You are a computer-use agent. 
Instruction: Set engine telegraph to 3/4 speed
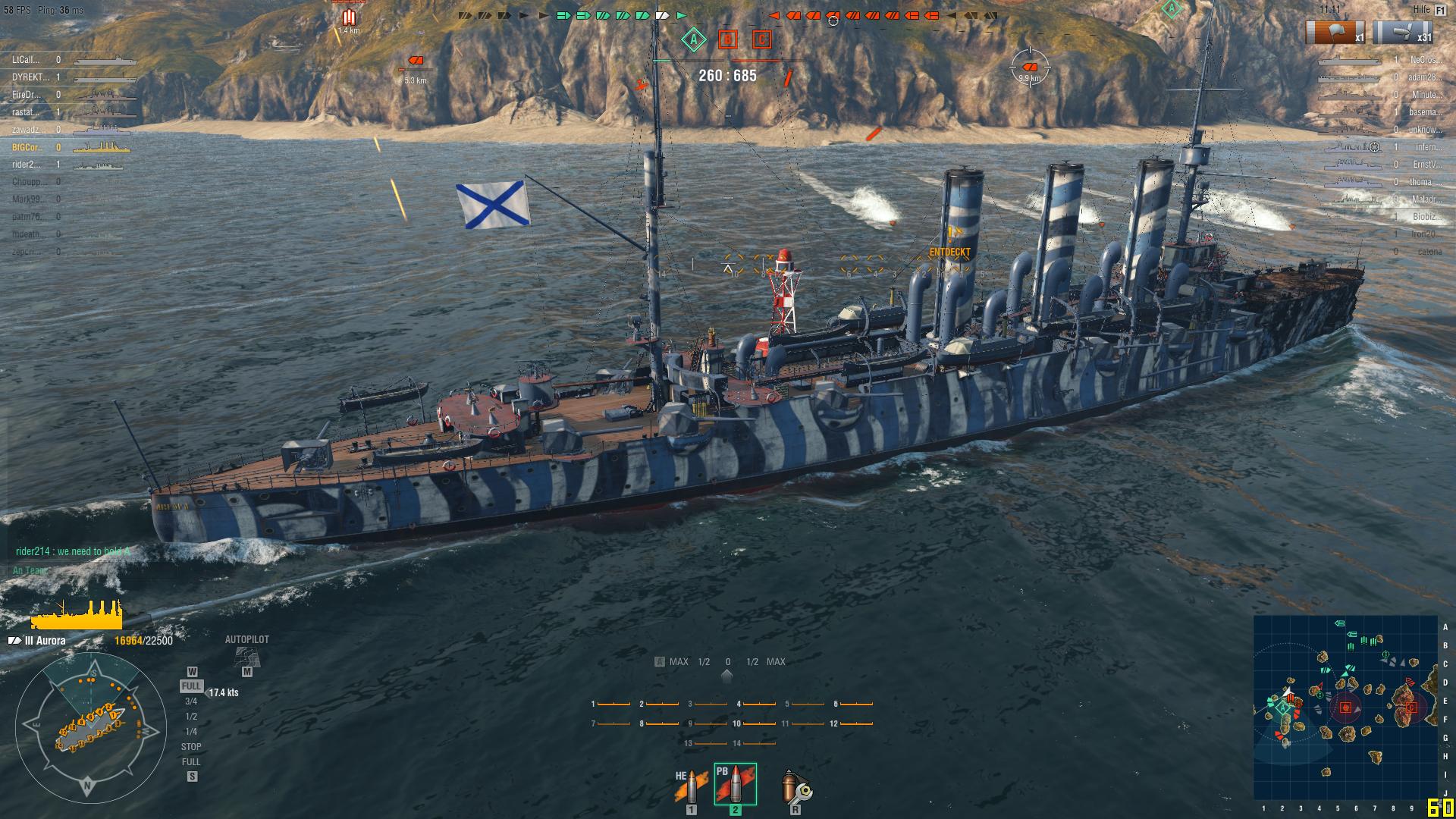point(191,701)
